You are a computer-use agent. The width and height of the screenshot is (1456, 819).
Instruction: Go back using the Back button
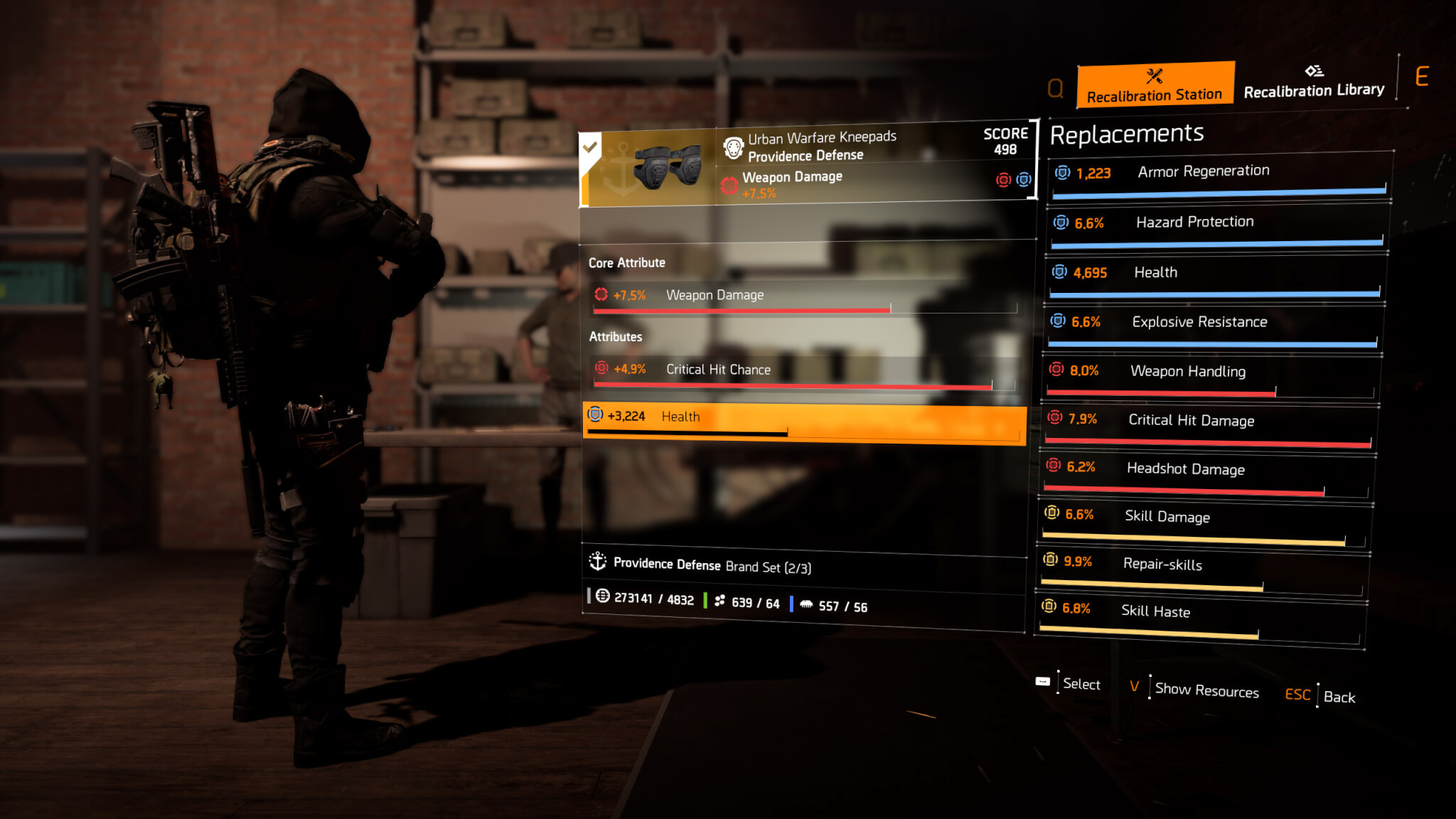point(1338,697)
